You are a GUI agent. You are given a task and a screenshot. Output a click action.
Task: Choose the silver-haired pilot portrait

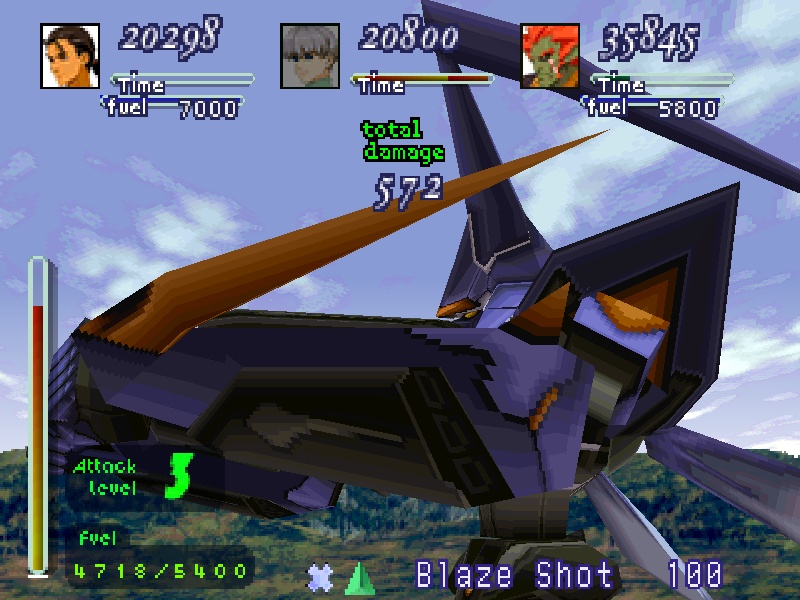pyautogui.click(x=309, y=54)
